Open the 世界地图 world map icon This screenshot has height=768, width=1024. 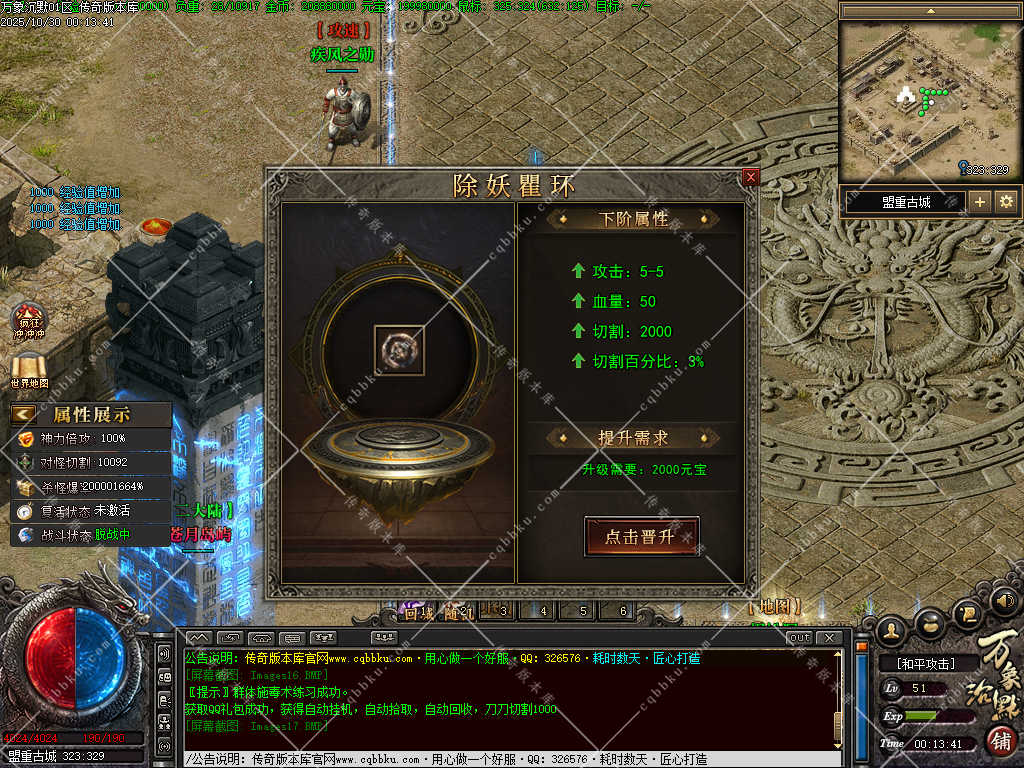(29, 368)
